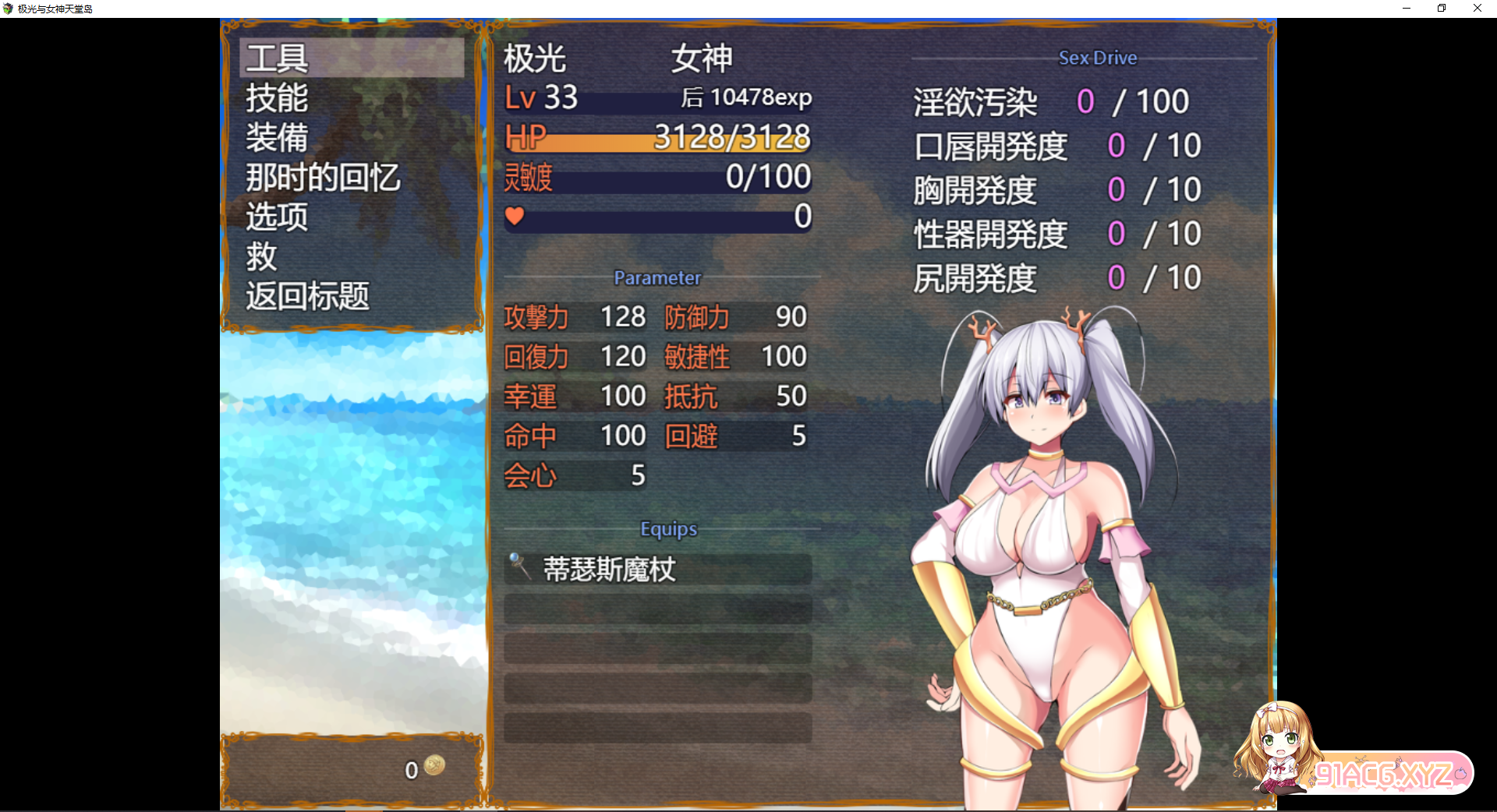Click the HP bar showing 3128/3128
1497x812 pixels.
pyautogui.click(x=657, y=138)
